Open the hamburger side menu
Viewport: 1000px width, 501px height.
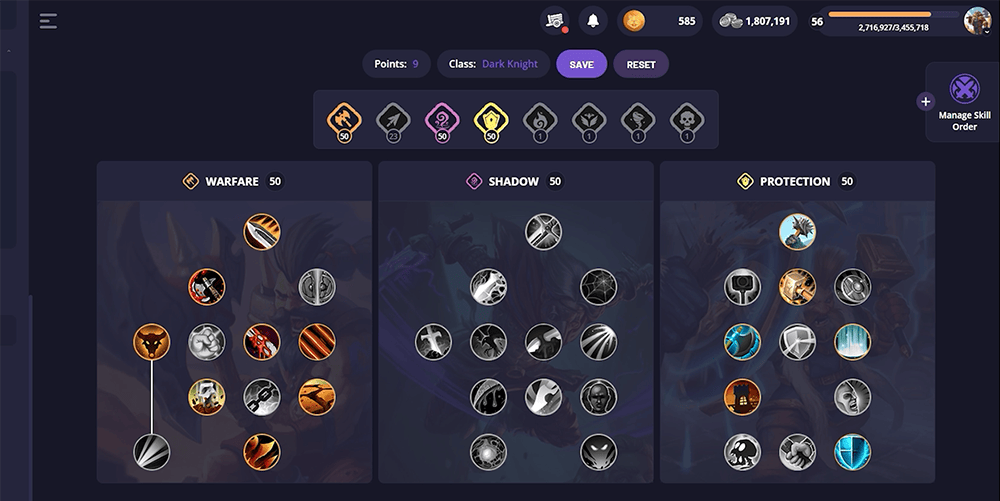[x=48, y=21]
